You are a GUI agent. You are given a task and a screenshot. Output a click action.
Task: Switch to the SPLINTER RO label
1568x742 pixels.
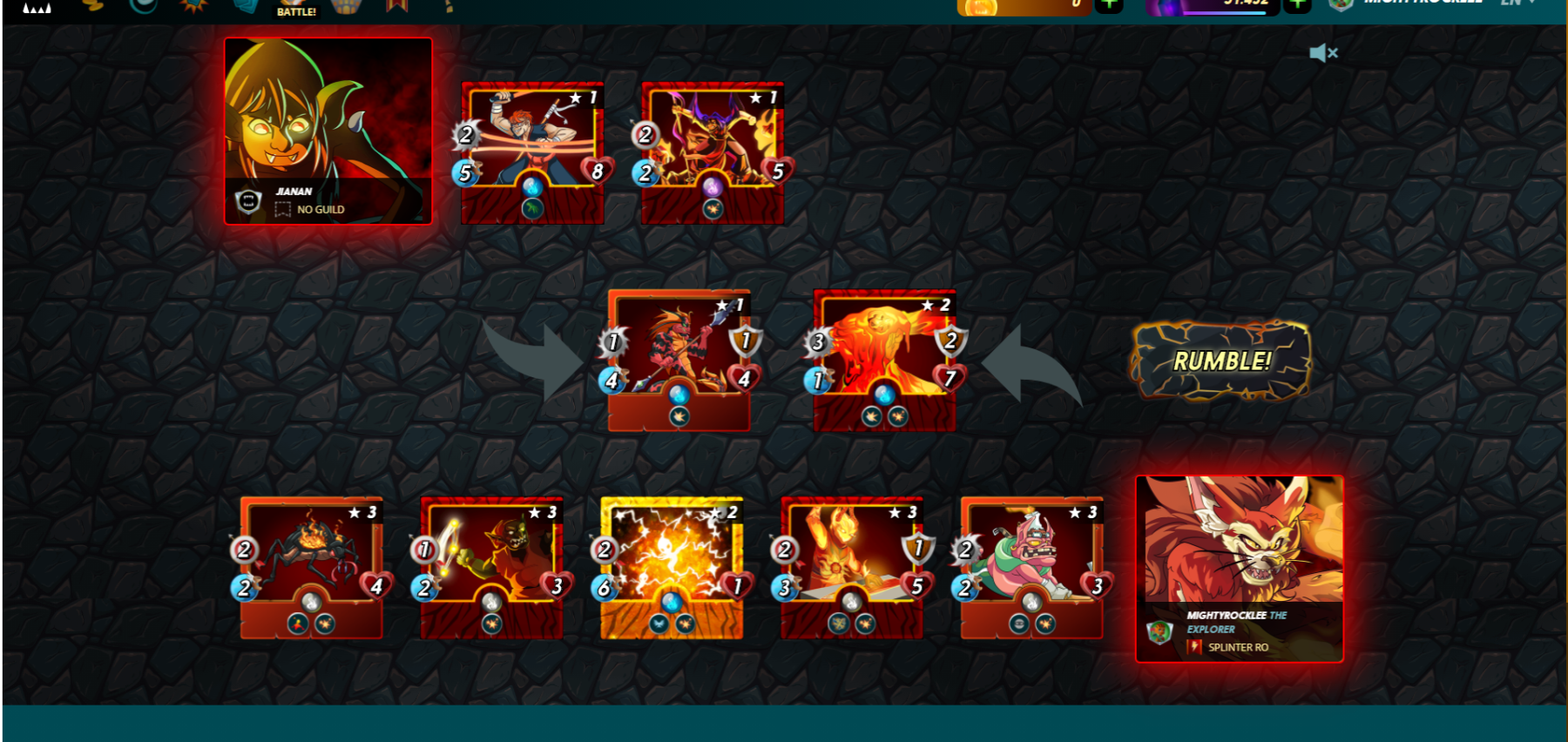1237,648
